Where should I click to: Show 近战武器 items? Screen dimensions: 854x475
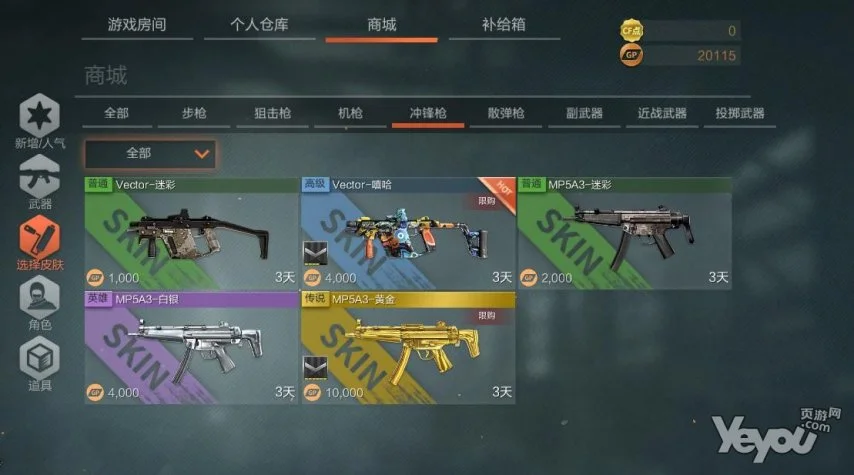click(x=661, y=114)
